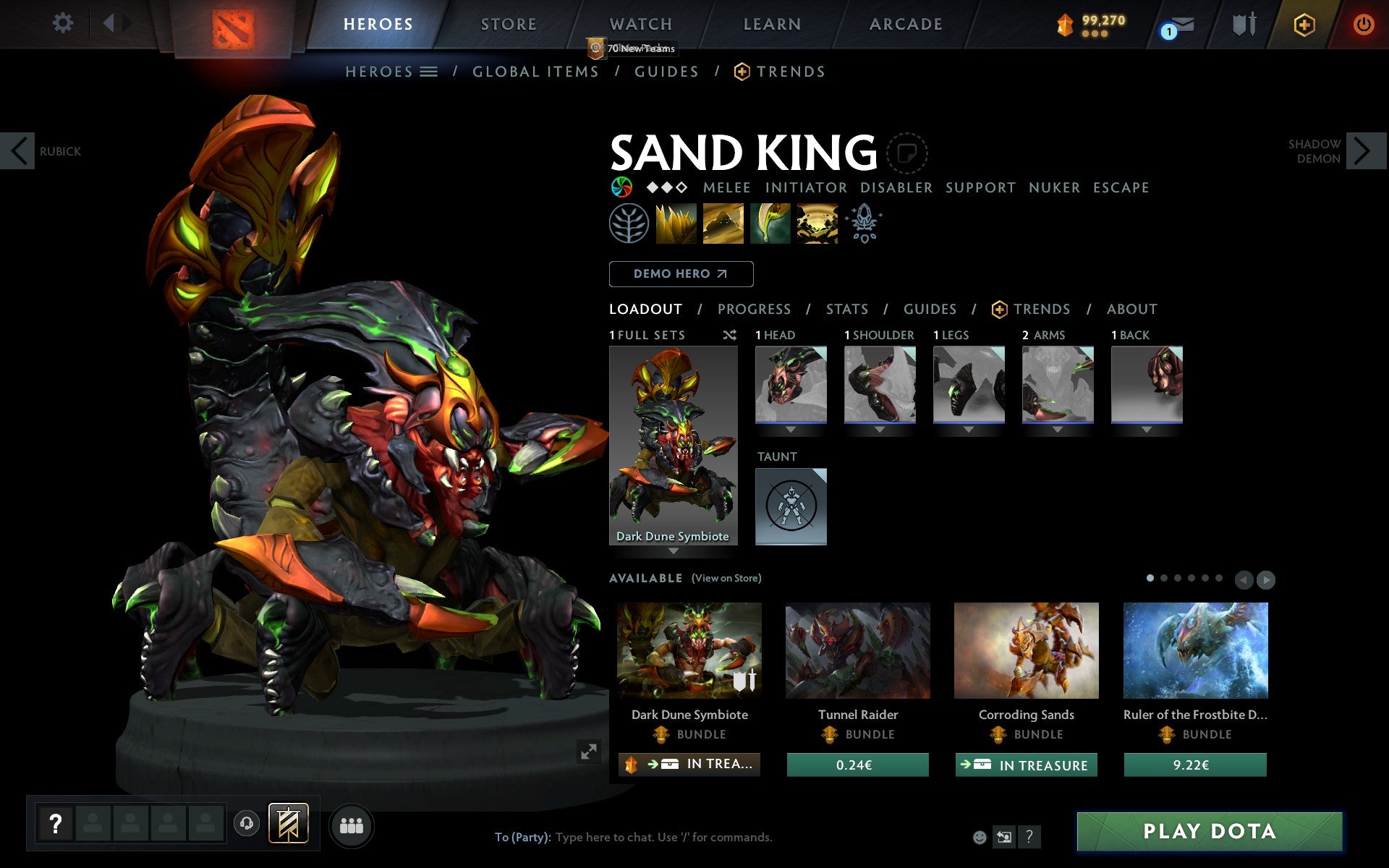Click the View on Store link

726,578
